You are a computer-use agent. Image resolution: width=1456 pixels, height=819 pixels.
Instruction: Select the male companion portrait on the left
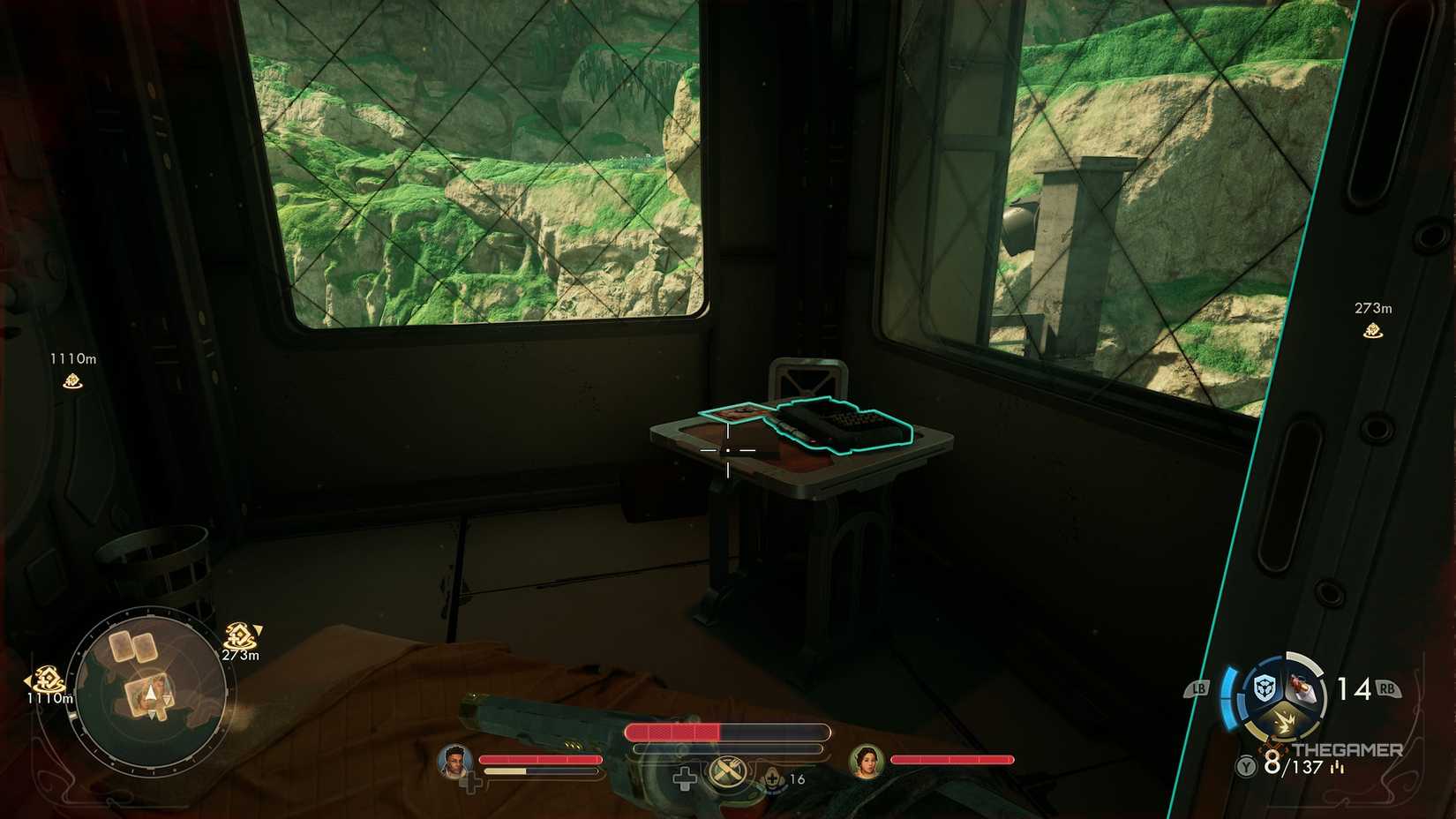tap(454, 760)
